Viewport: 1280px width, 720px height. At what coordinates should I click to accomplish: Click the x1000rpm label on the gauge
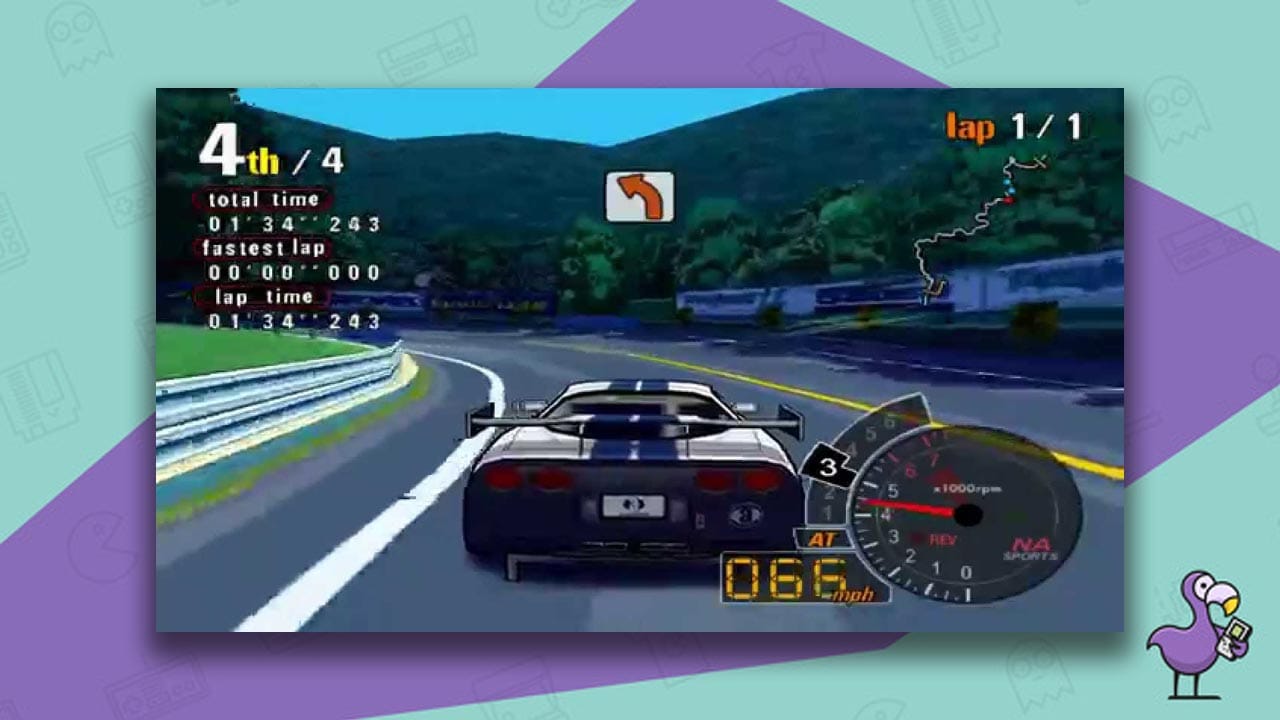click(967, 489)
